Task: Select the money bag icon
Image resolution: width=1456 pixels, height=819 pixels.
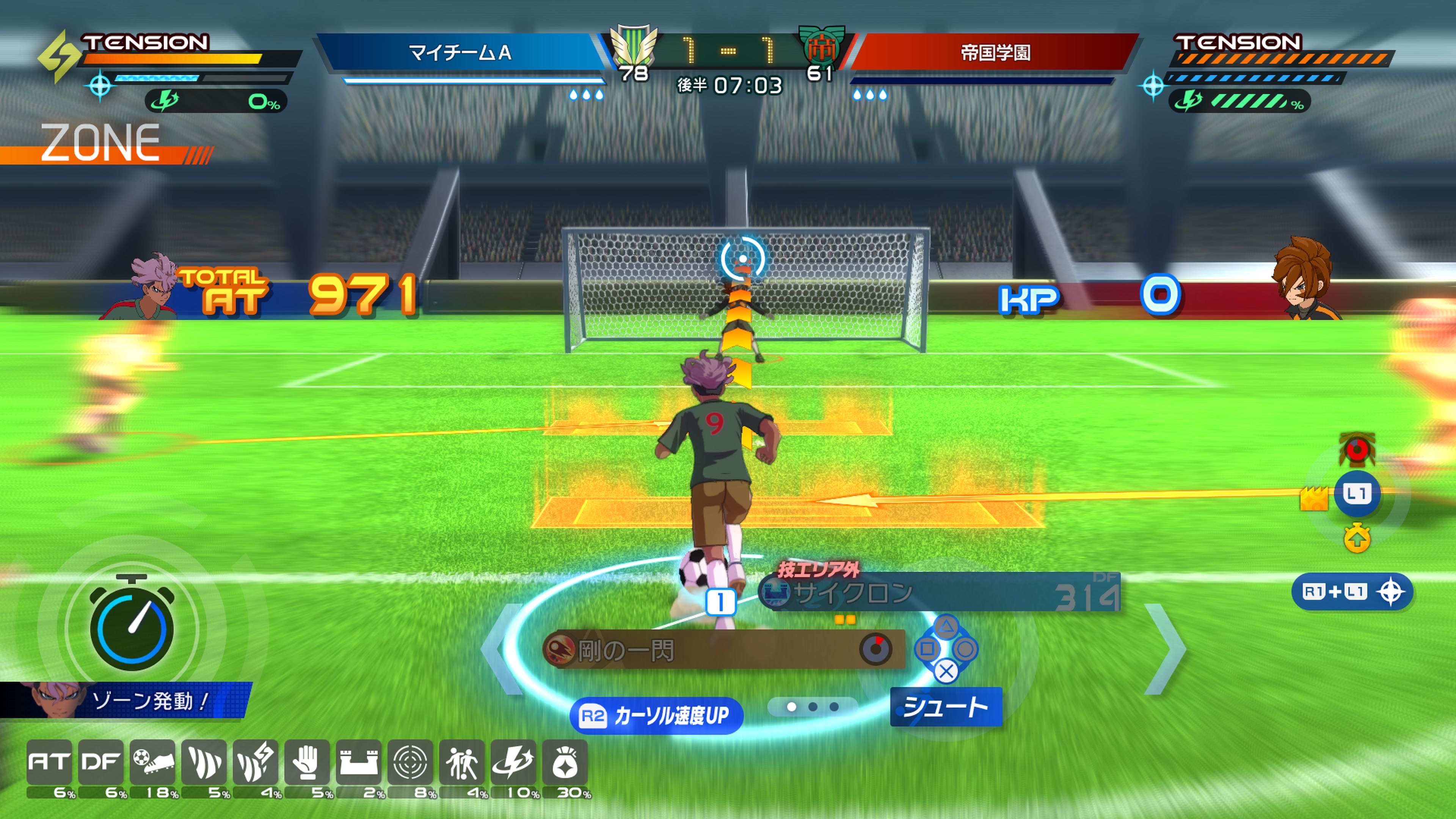Action: [x=565, y=763]
